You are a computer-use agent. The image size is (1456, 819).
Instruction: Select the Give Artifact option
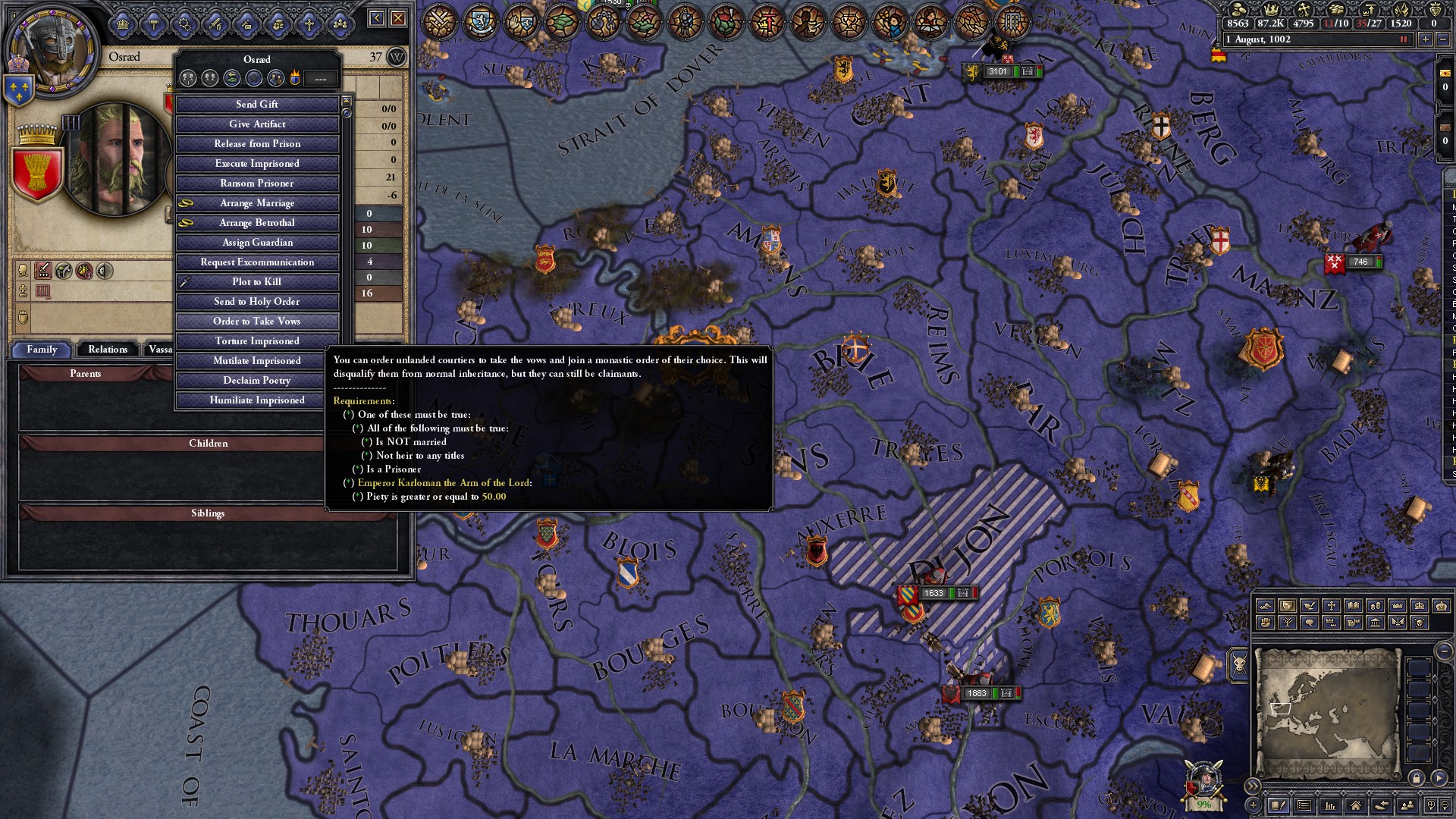tap(257, 124)
